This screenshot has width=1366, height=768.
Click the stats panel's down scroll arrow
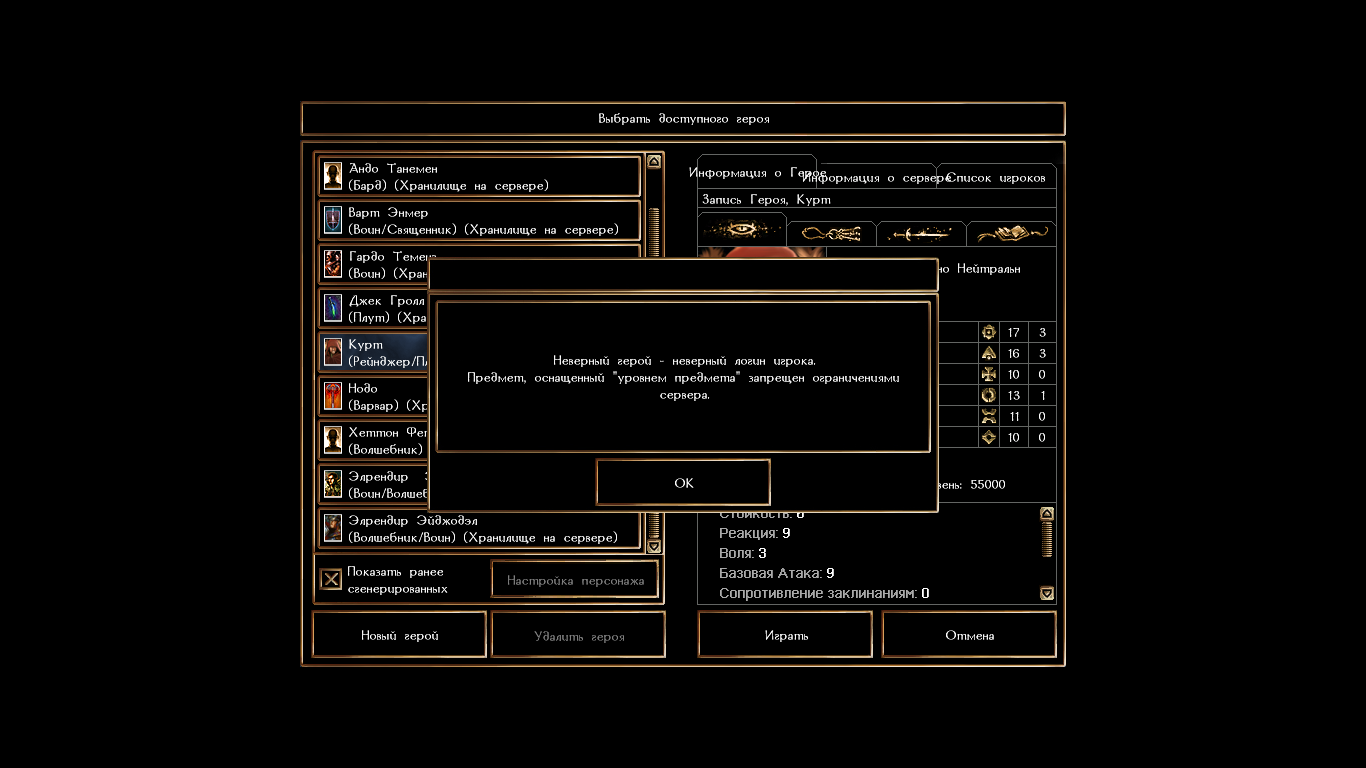[1047, 593]
